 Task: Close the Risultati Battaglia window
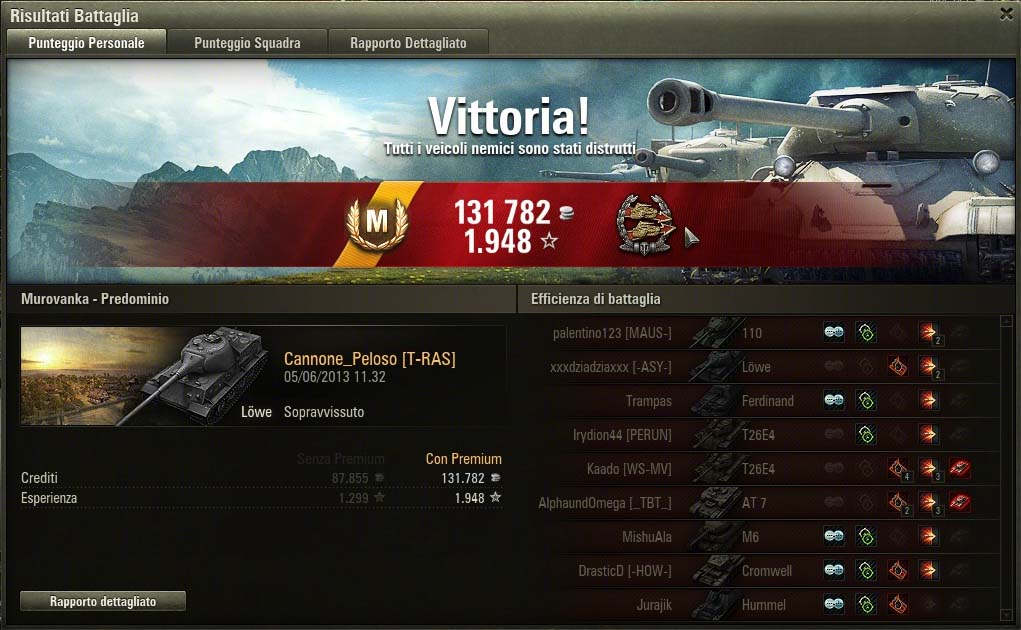[x=1006, y=14]
